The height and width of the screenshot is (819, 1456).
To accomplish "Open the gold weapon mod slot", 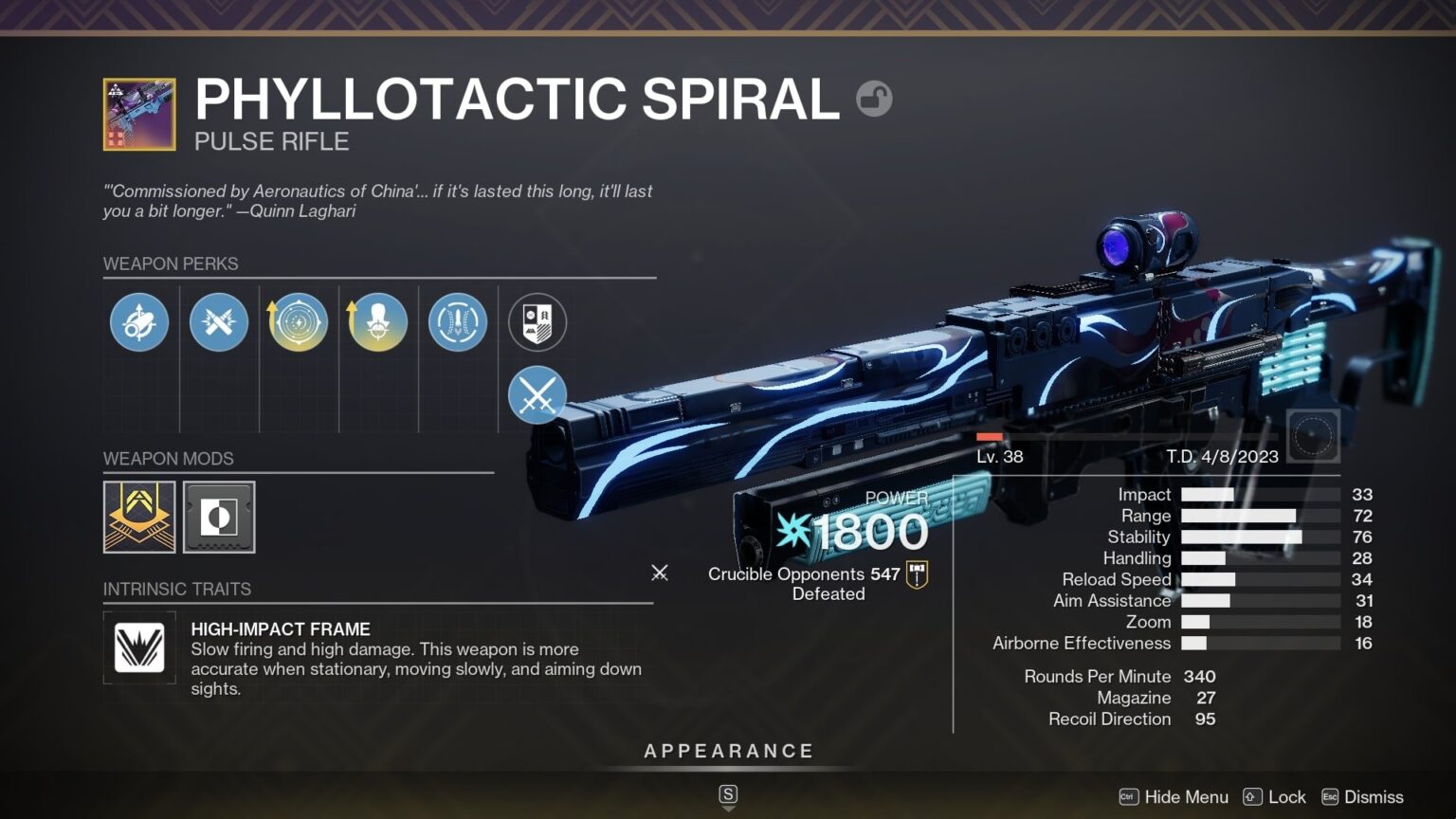I will (x=139, y=517).
